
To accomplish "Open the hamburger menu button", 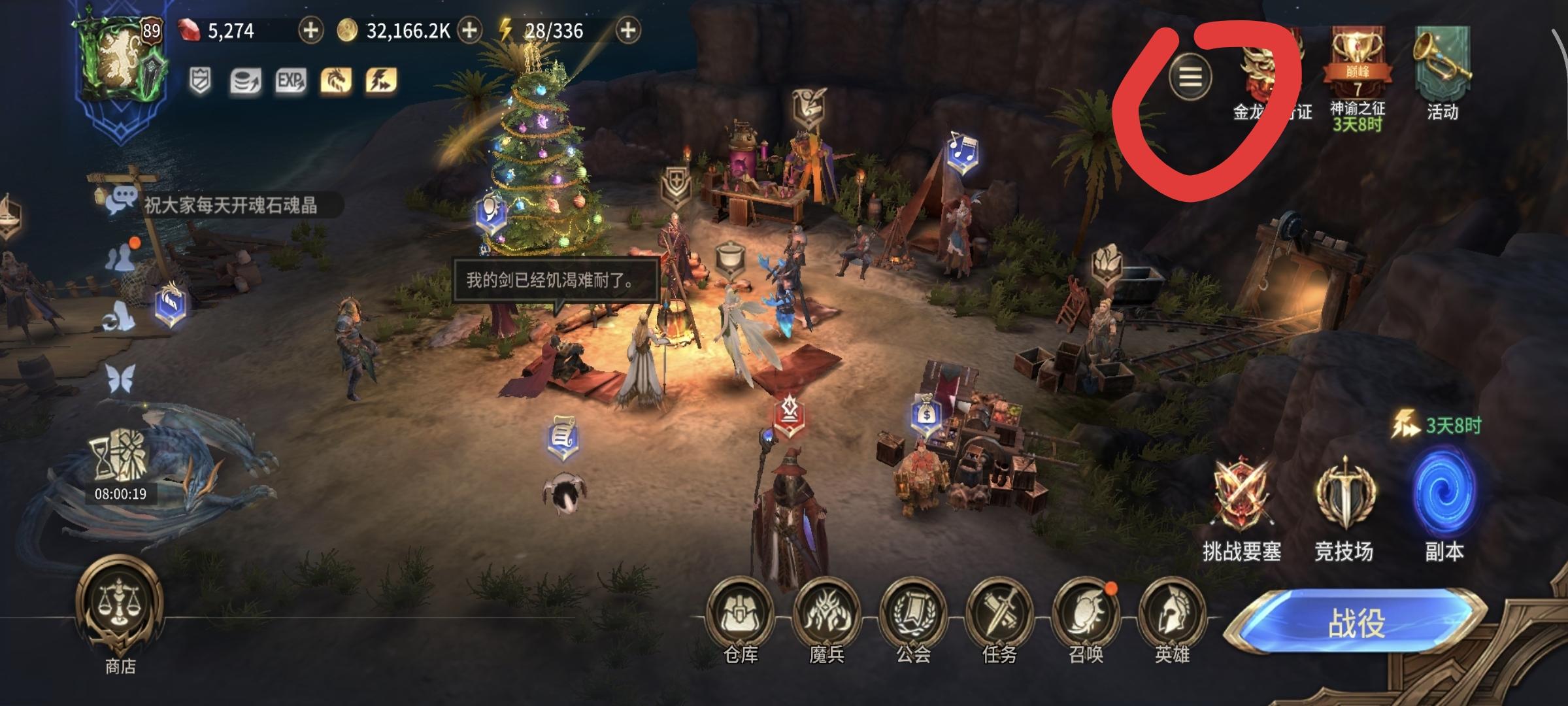I will [x=1190, y=78].
